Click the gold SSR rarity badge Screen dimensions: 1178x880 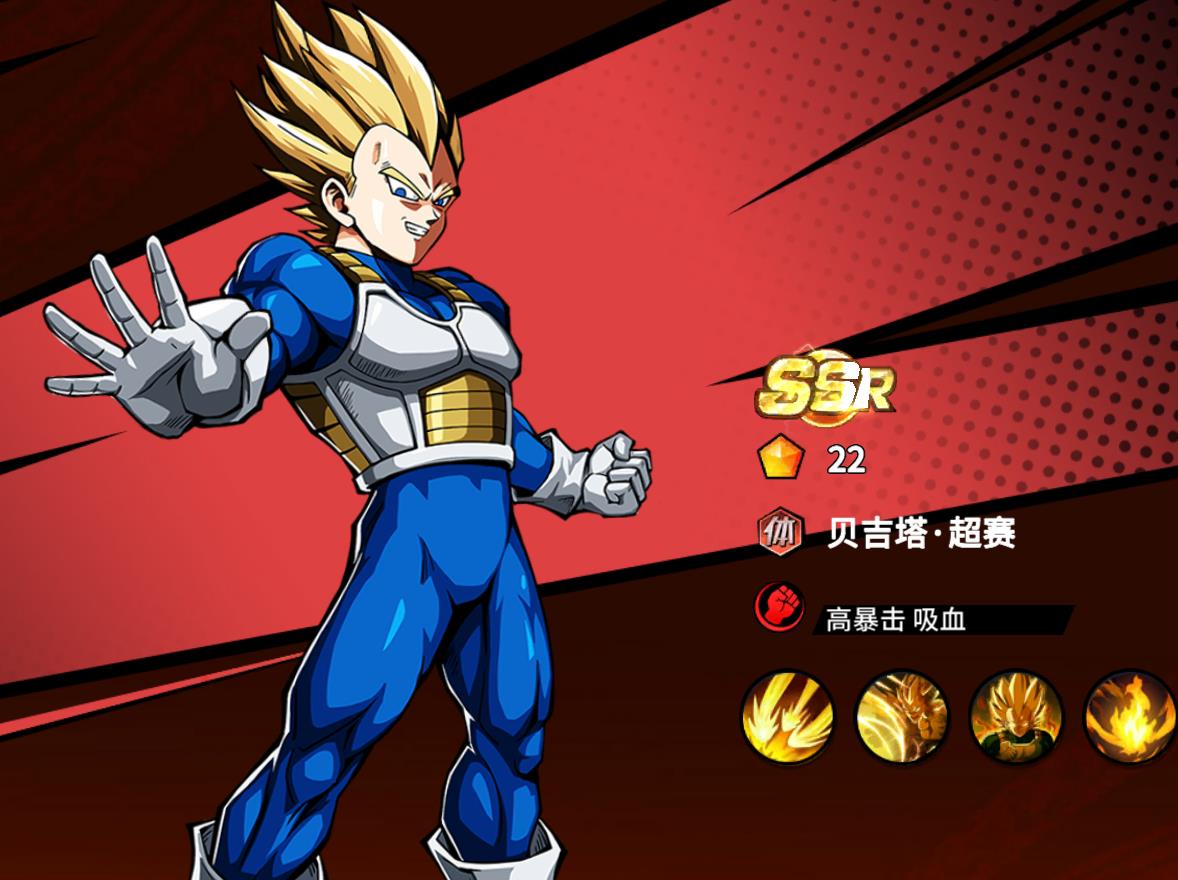(825, 386)
